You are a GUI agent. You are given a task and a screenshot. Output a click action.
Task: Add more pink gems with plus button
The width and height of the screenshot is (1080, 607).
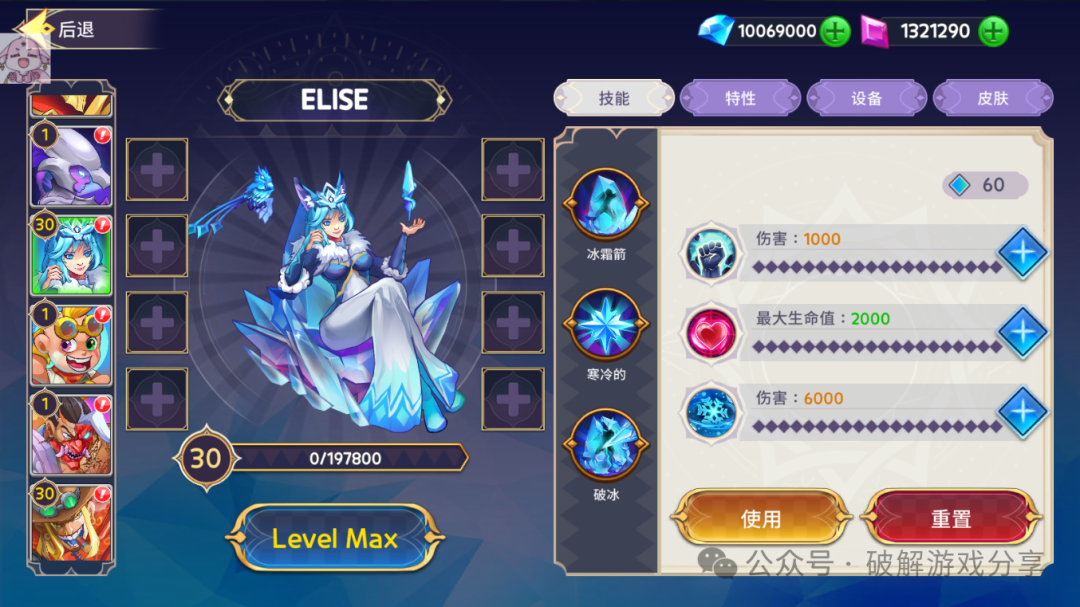[992, 31]
